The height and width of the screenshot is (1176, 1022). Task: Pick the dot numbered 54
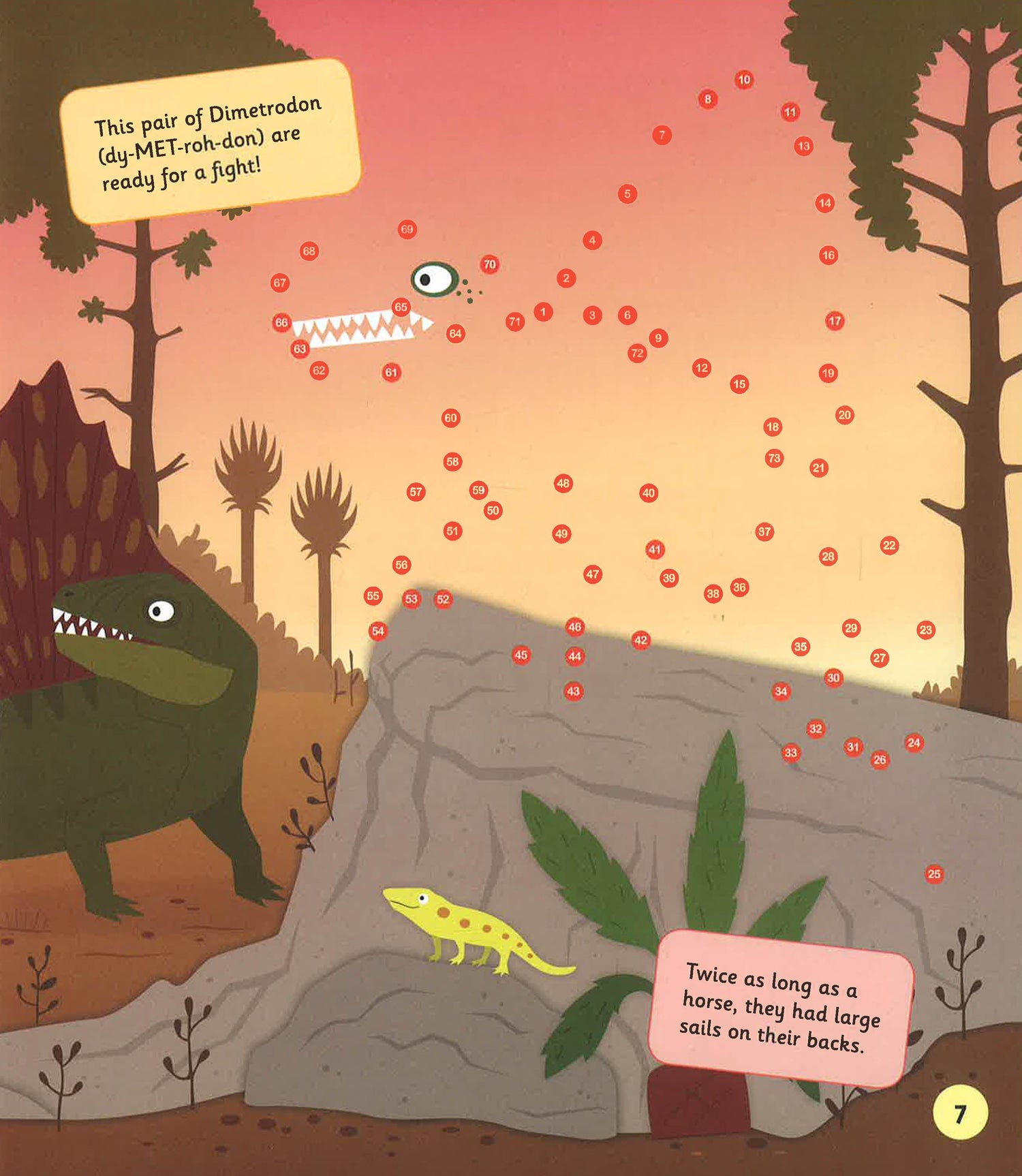[377, 631]
